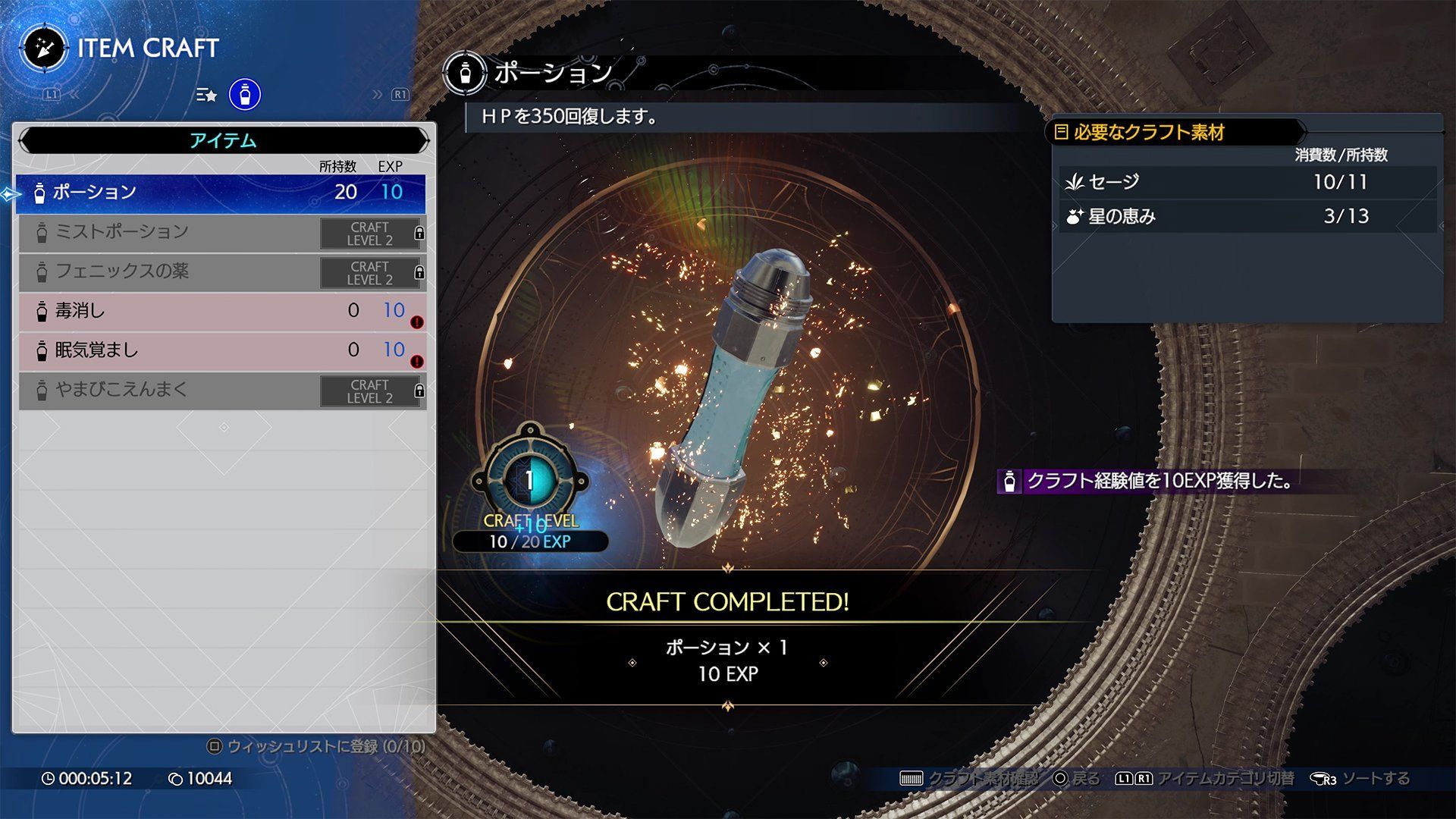Choose the locked フェニックスの薬 recipe
Viewport: 1456px width, 819px height.
pyautogui.click(x=220, y=271)
